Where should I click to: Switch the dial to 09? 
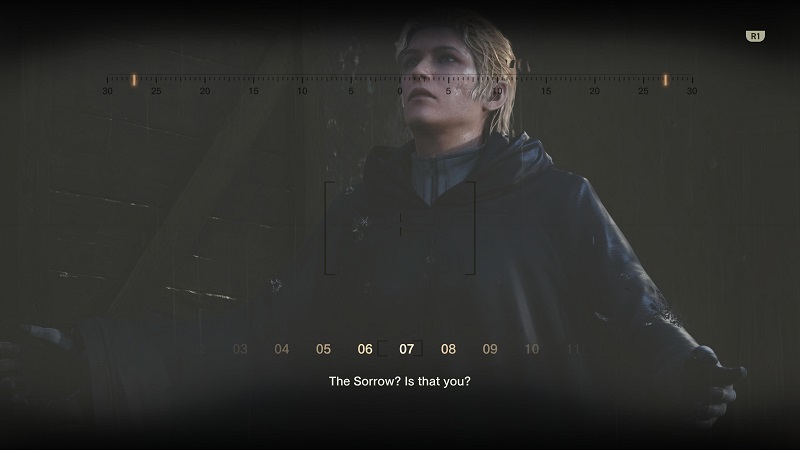pos(490,349)
